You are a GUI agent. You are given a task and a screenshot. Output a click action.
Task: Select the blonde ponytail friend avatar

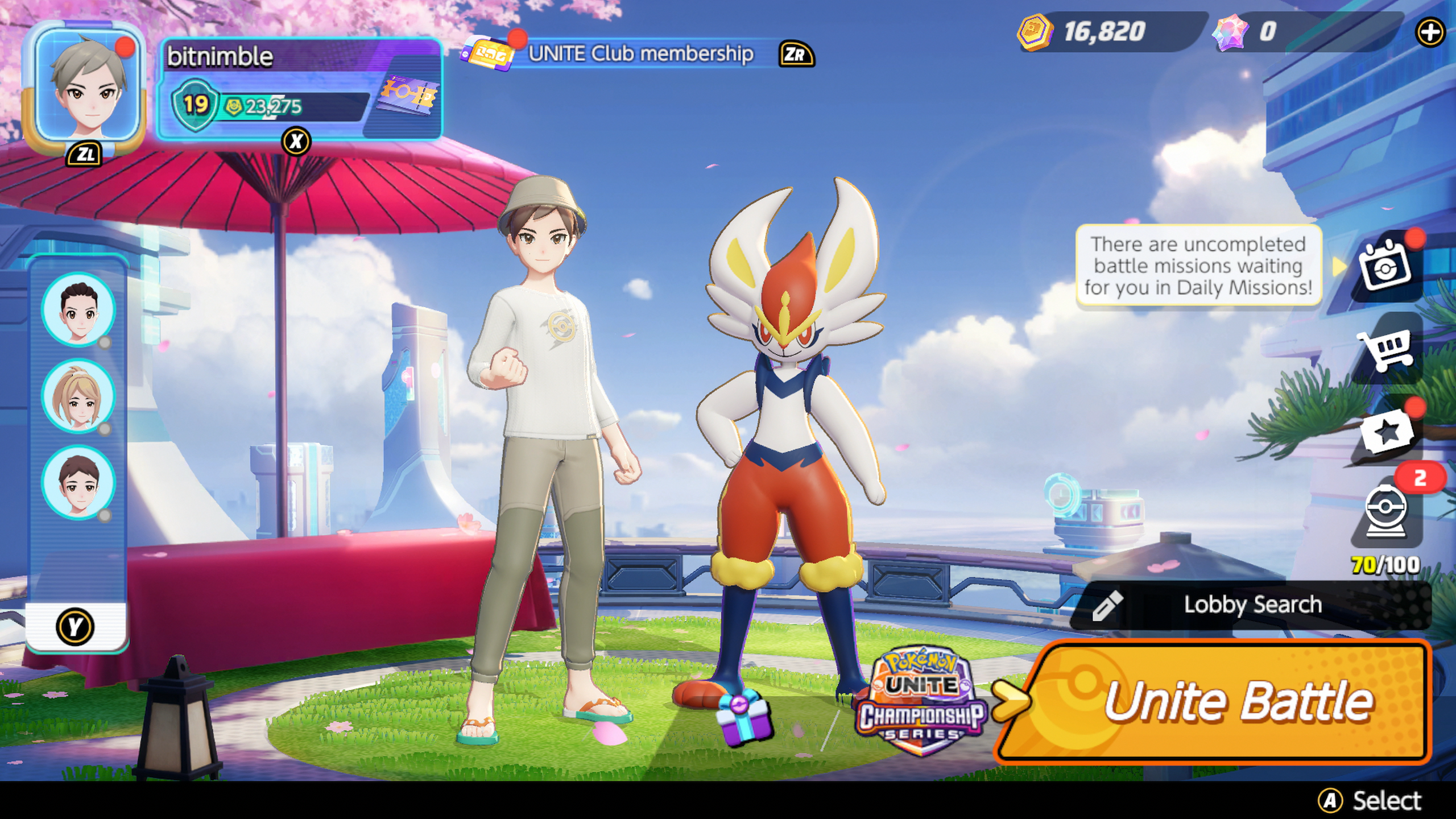tap(78, 396)
